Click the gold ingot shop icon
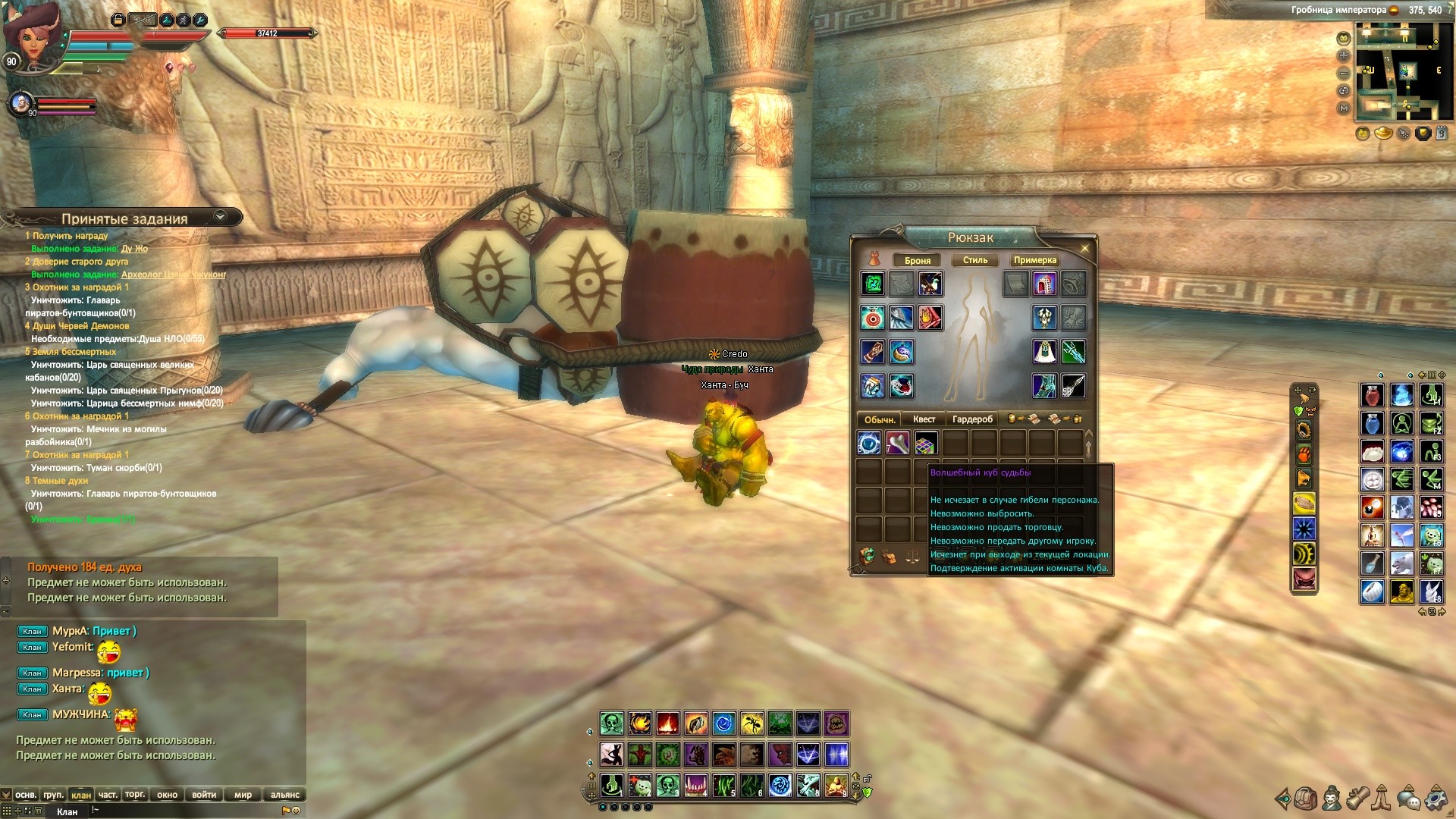The image size is (1456, 819). 1383,133
